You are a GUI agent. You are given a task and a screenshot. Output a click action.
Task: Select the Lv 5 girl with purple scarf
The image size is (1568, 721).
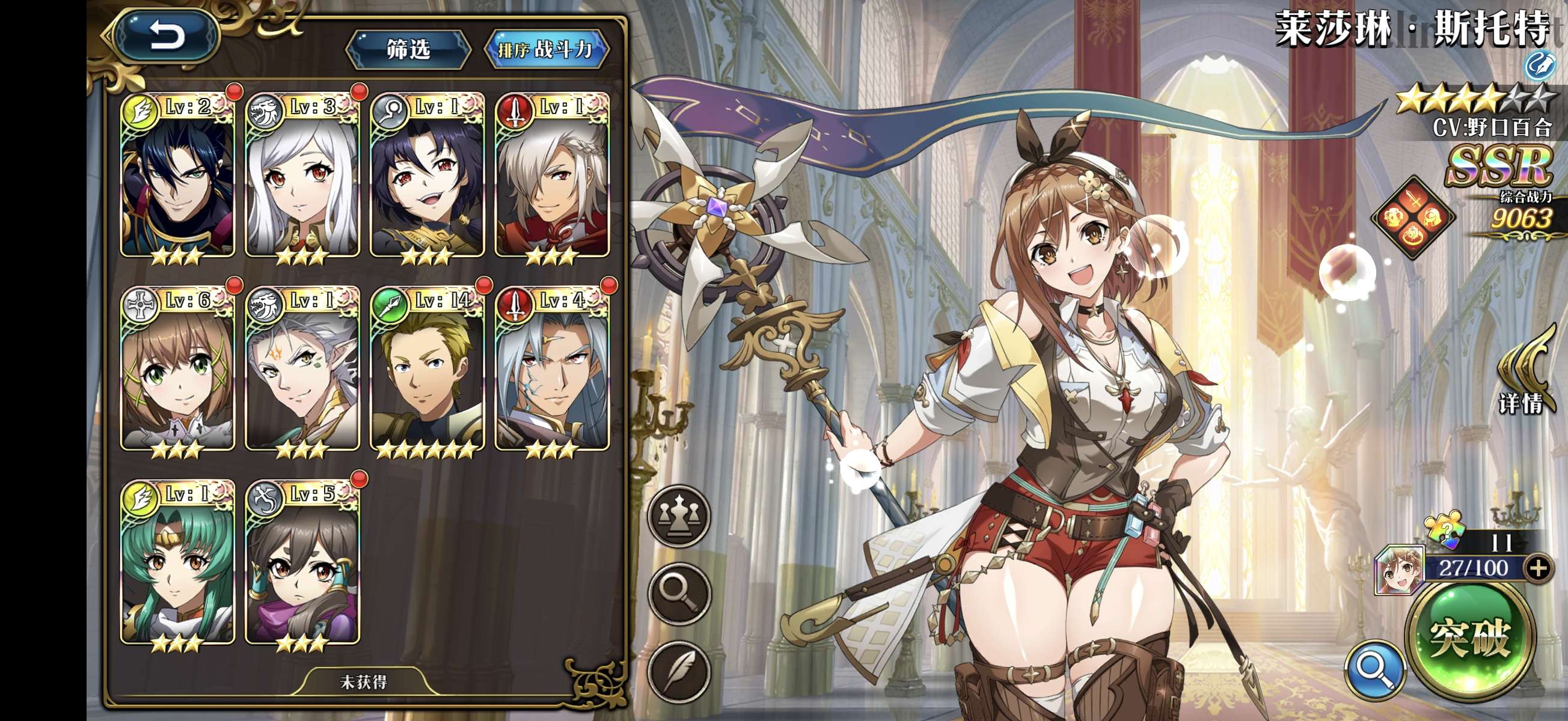pyautogui.click(x=302, y=563)
